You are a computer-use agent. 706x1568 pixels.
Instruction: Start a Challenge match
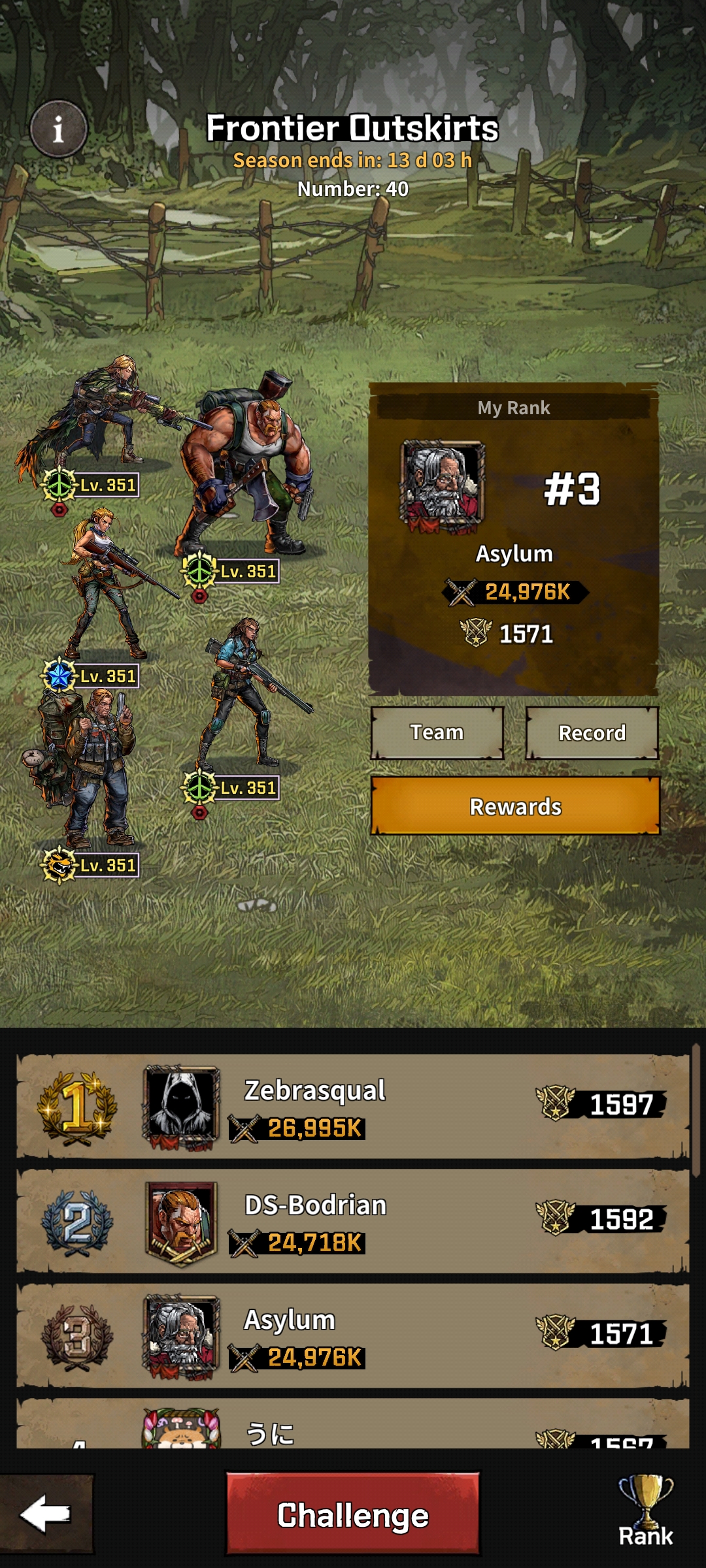(x=352, y=1514)
